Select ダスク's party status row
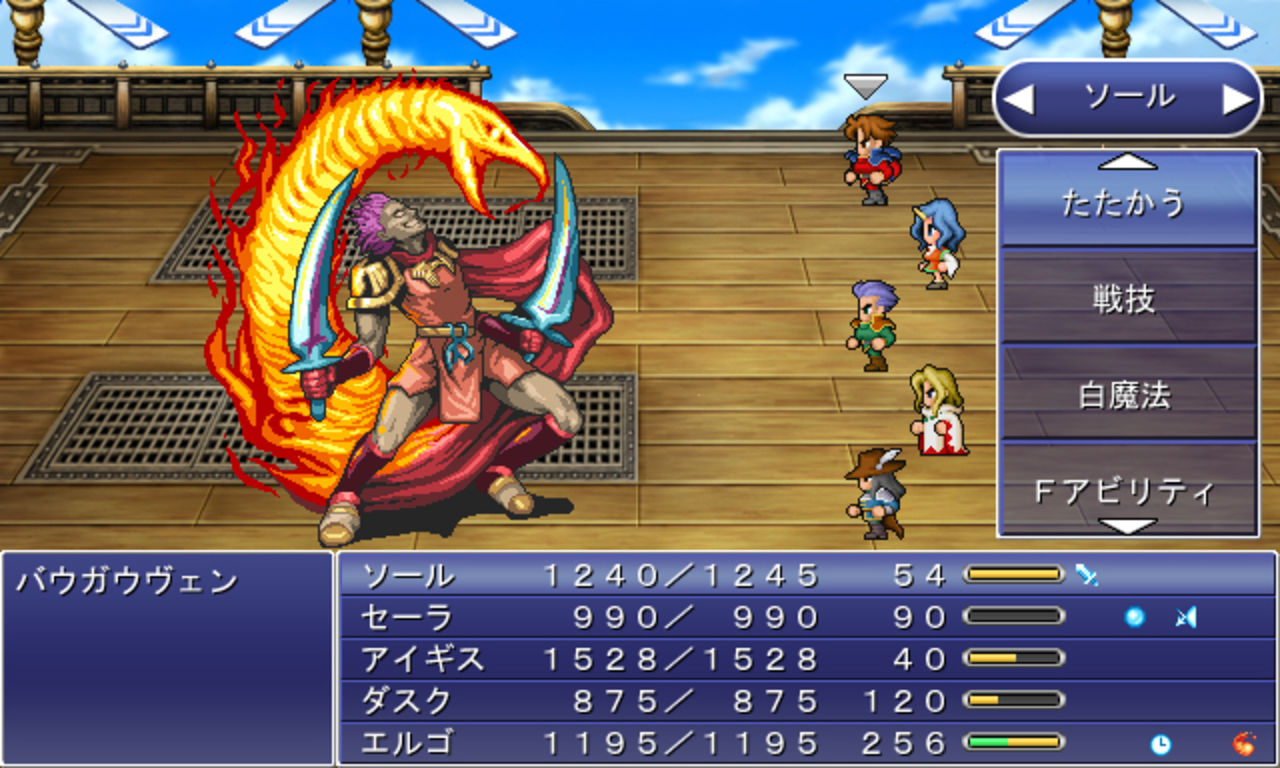The width and height of the screenshot is (1280, 768). pos(806,701)
